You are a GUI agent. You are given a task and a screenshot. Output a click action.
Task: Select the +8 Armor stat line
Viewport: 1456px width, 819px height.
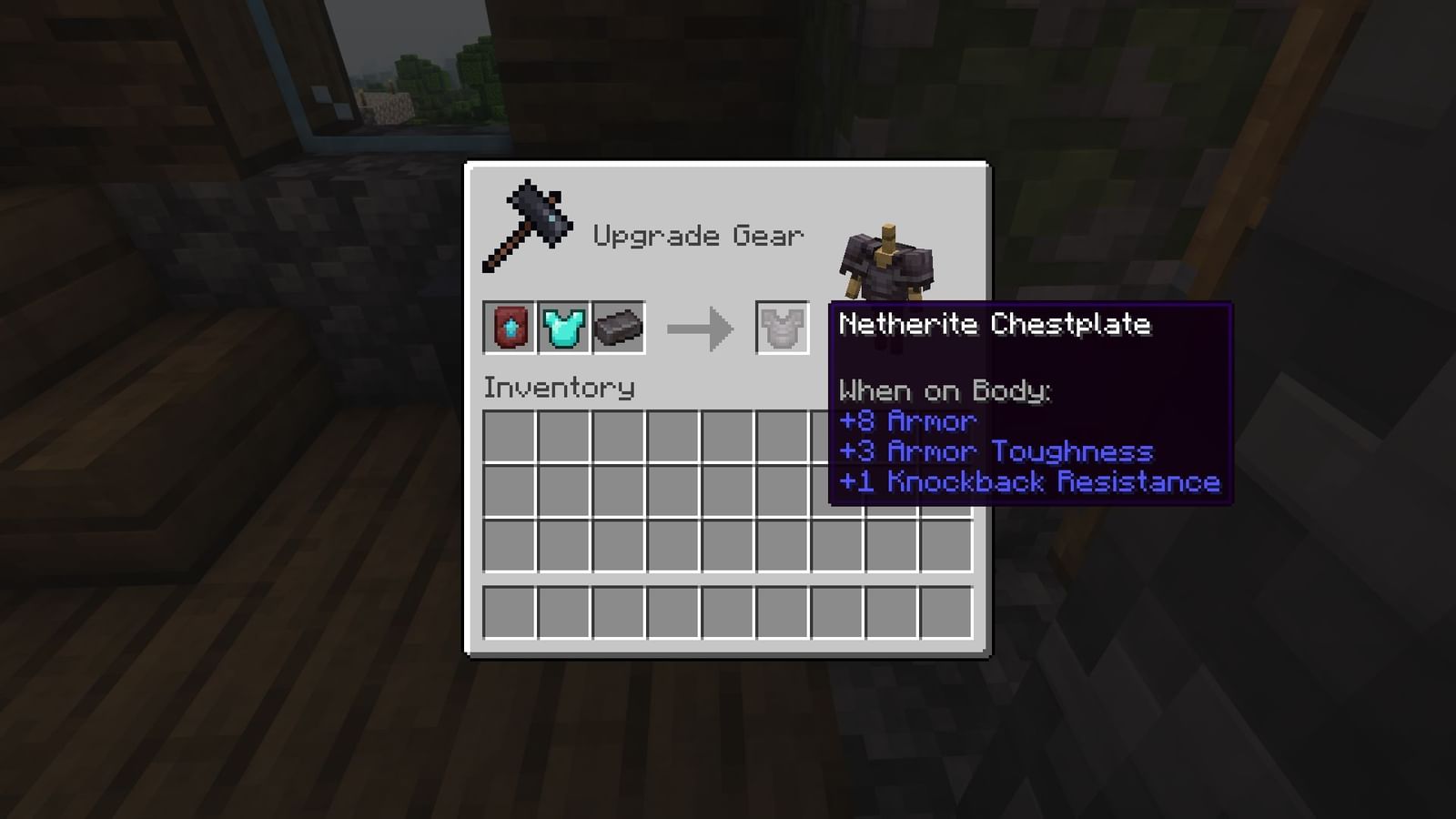point(905,421)
